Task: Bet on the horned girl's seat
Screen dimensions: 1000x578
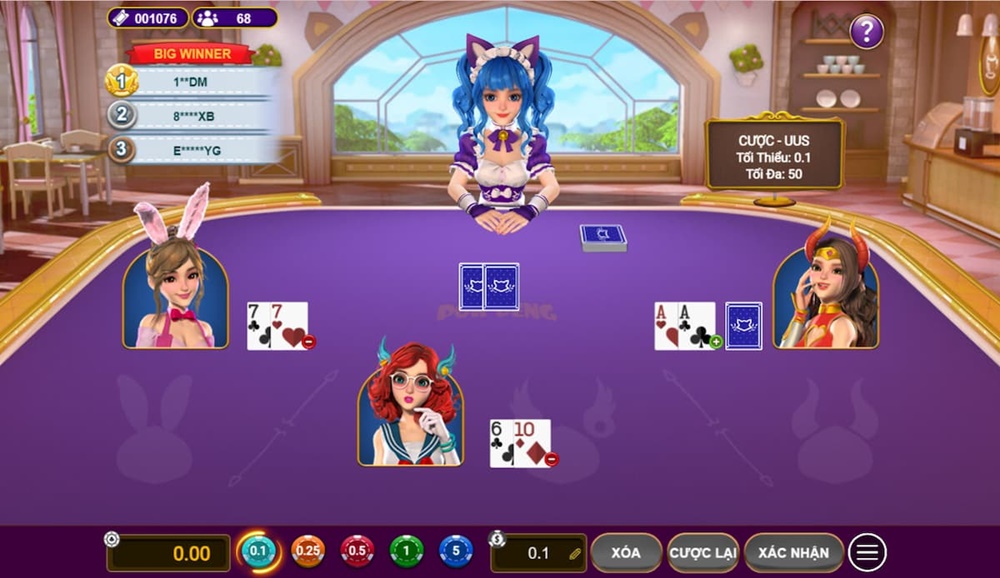Action: pyautogui.click(x=826, y=298)
